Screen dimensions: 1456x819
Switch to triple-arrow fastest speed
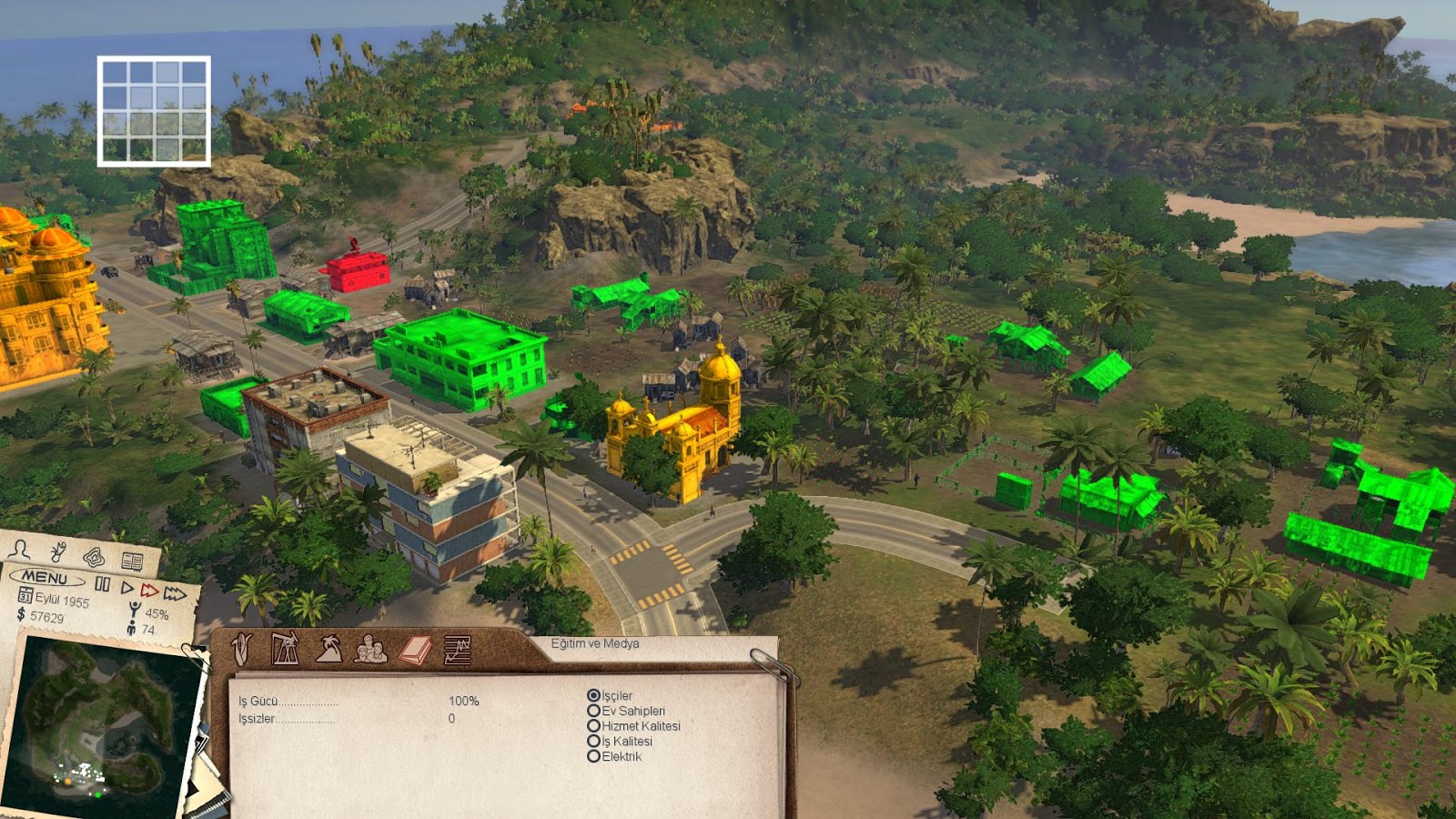click(x=176, y=594)
